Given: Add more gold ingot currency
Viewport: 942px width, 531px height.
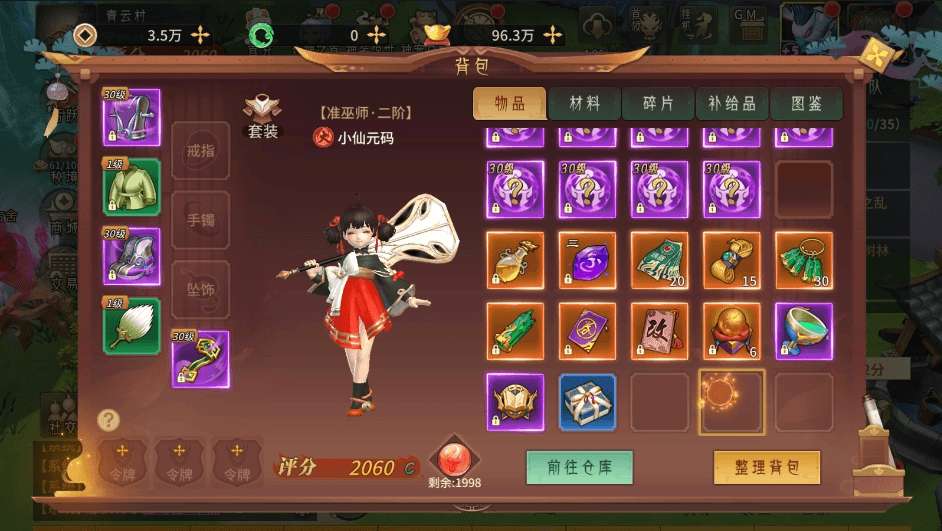Looking at the screenshot, I should (x=553, y=35).
